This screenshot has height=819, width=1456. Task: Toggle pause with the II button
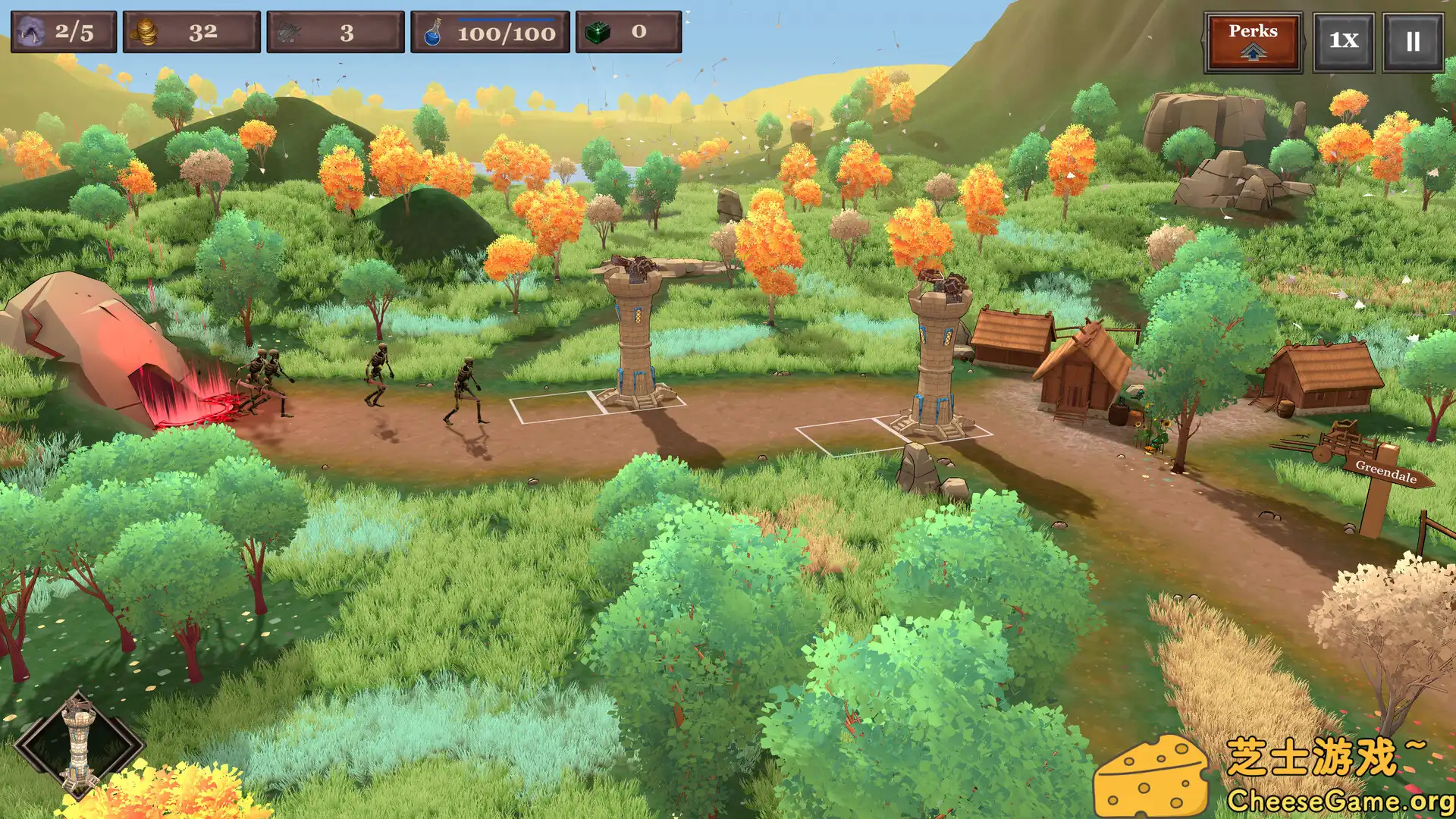pyautogui.click(x=1412, y=42)
